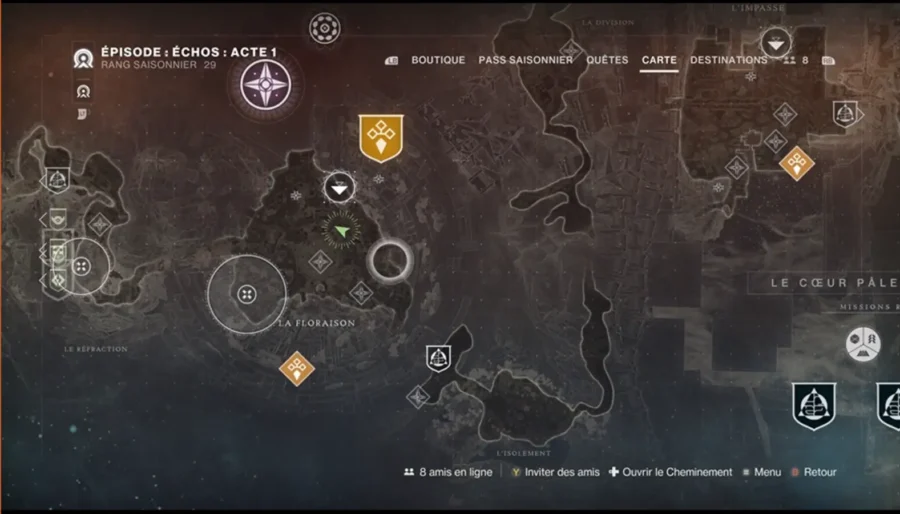The image size is (900, 514).
Task: Select the landing zone marker under L'Impasse
Action: [776, 43]
